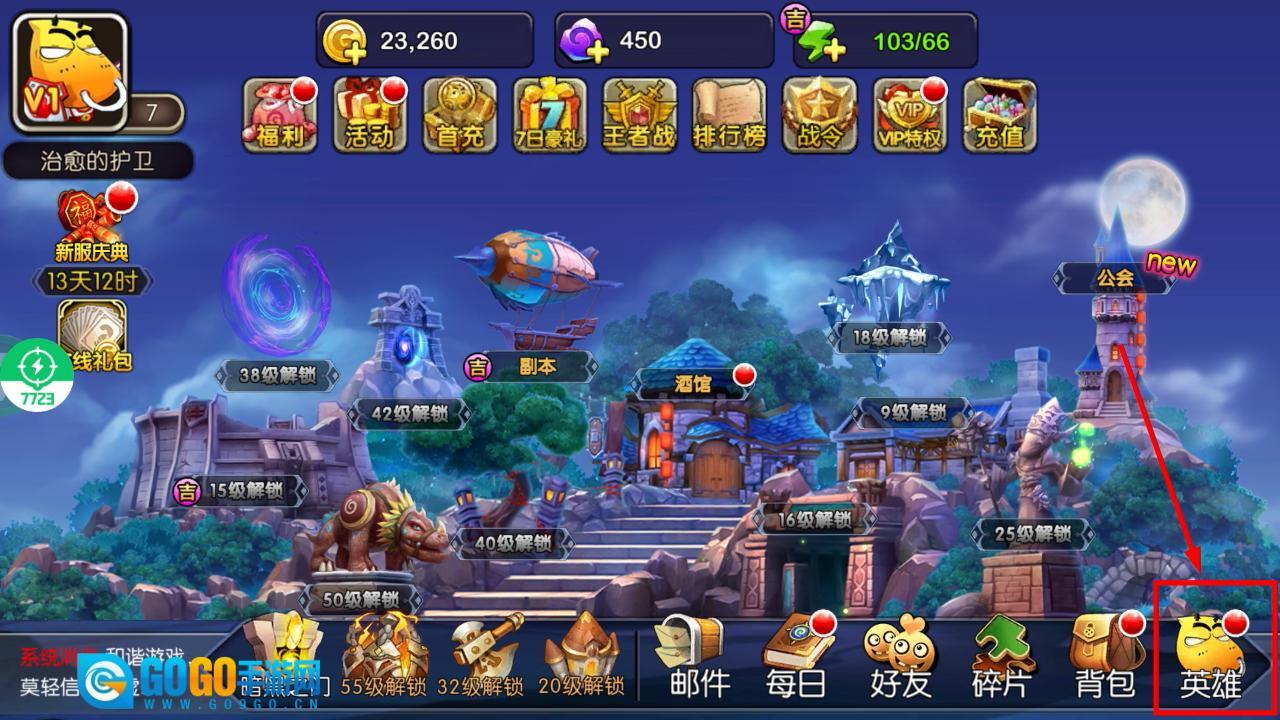Open the VIP特权 privileges icon
This screenshot has height=720, width=1280.
click(910, 115)
